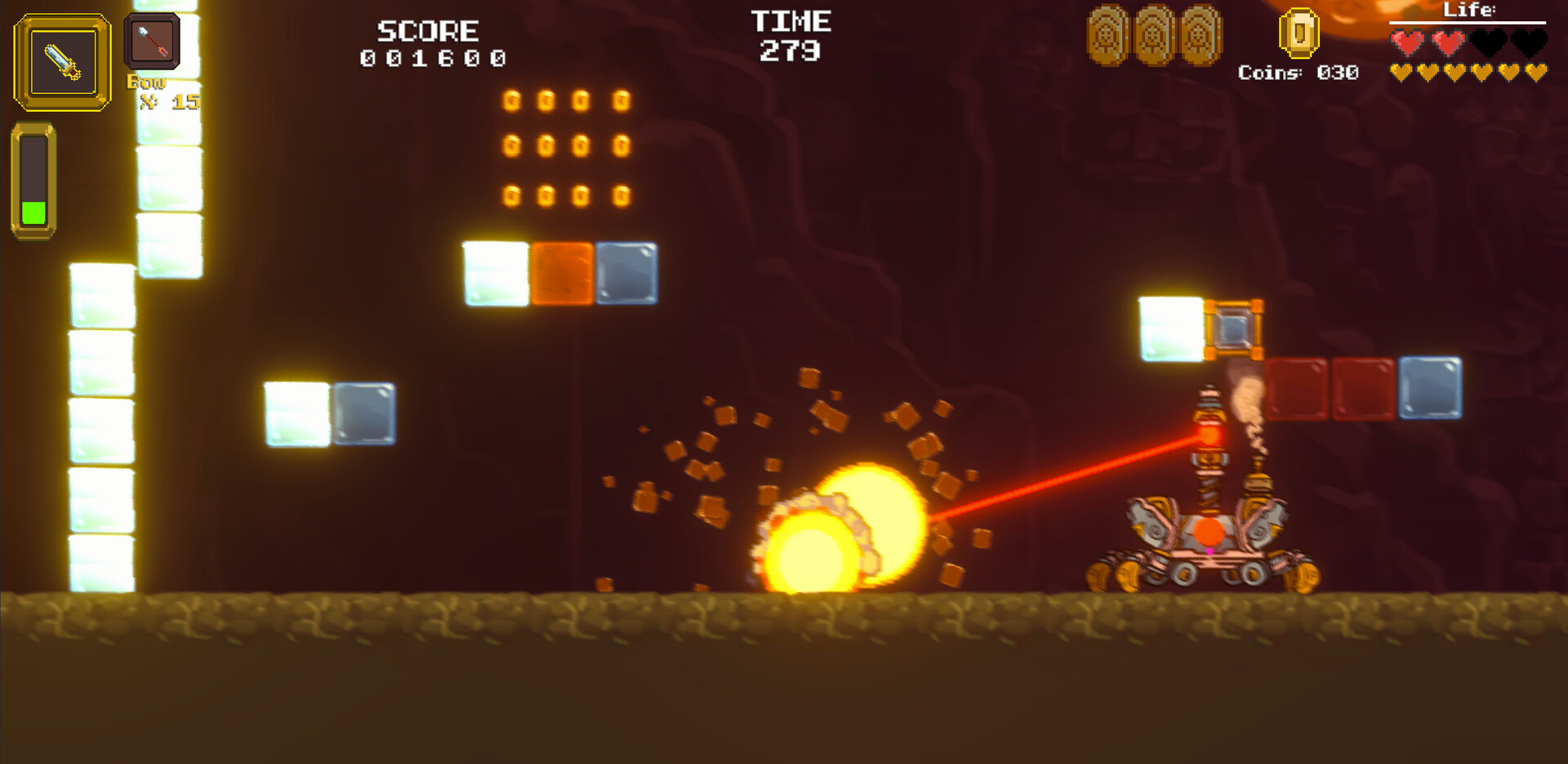Click the Life: header label

[x=1469, y=10]
